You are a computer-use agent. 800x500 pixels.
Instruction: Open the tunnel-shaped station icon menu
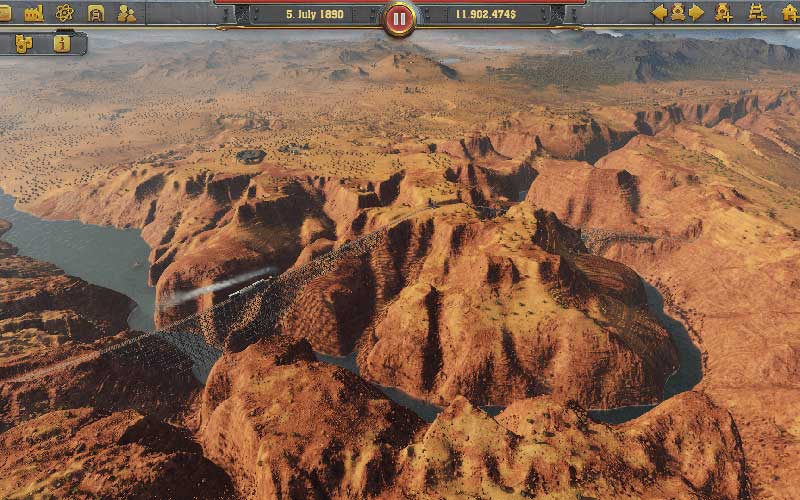click(x=96, y=13)
